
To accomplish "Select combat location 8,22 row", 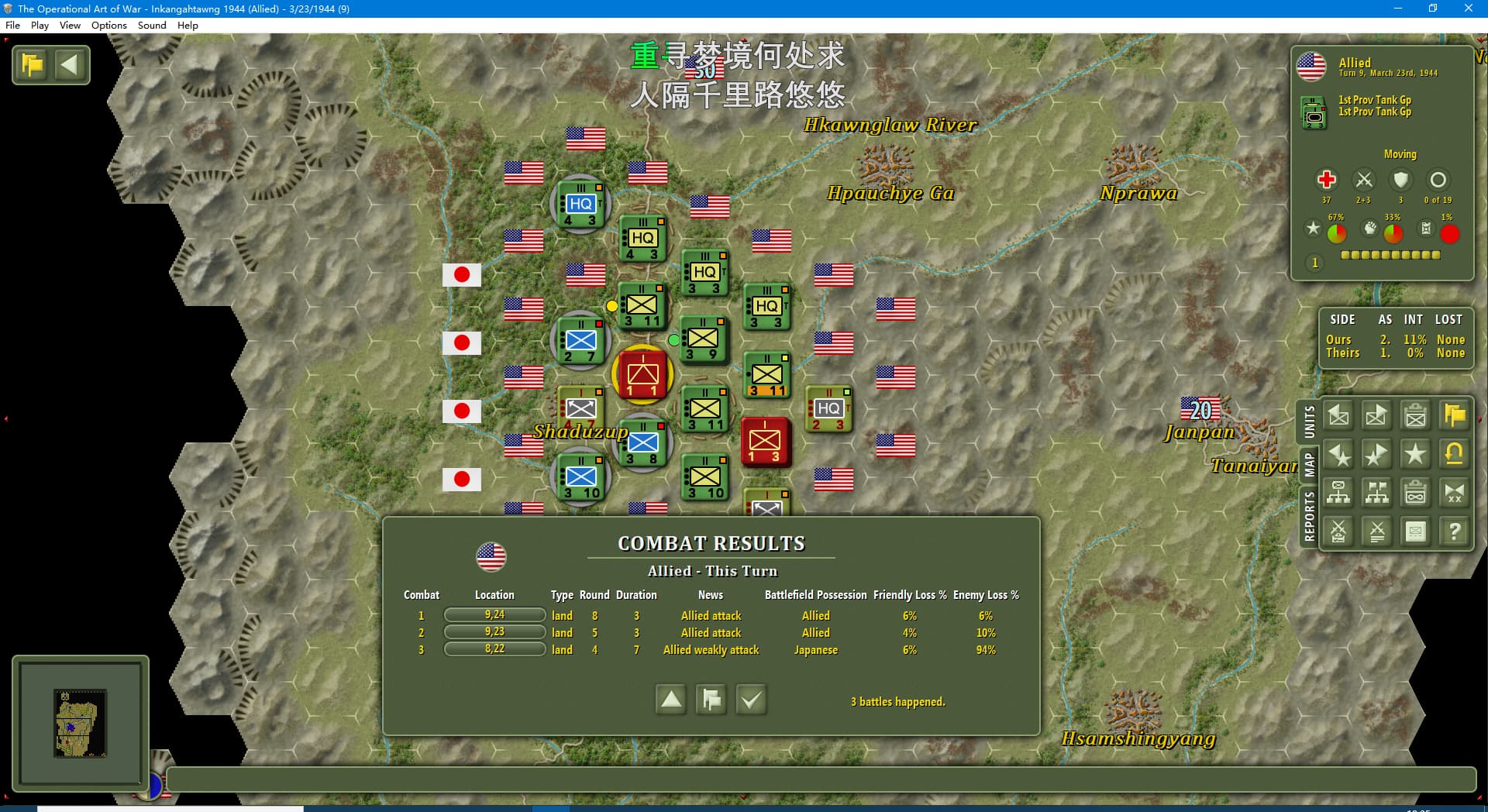I will click(494, 649).
